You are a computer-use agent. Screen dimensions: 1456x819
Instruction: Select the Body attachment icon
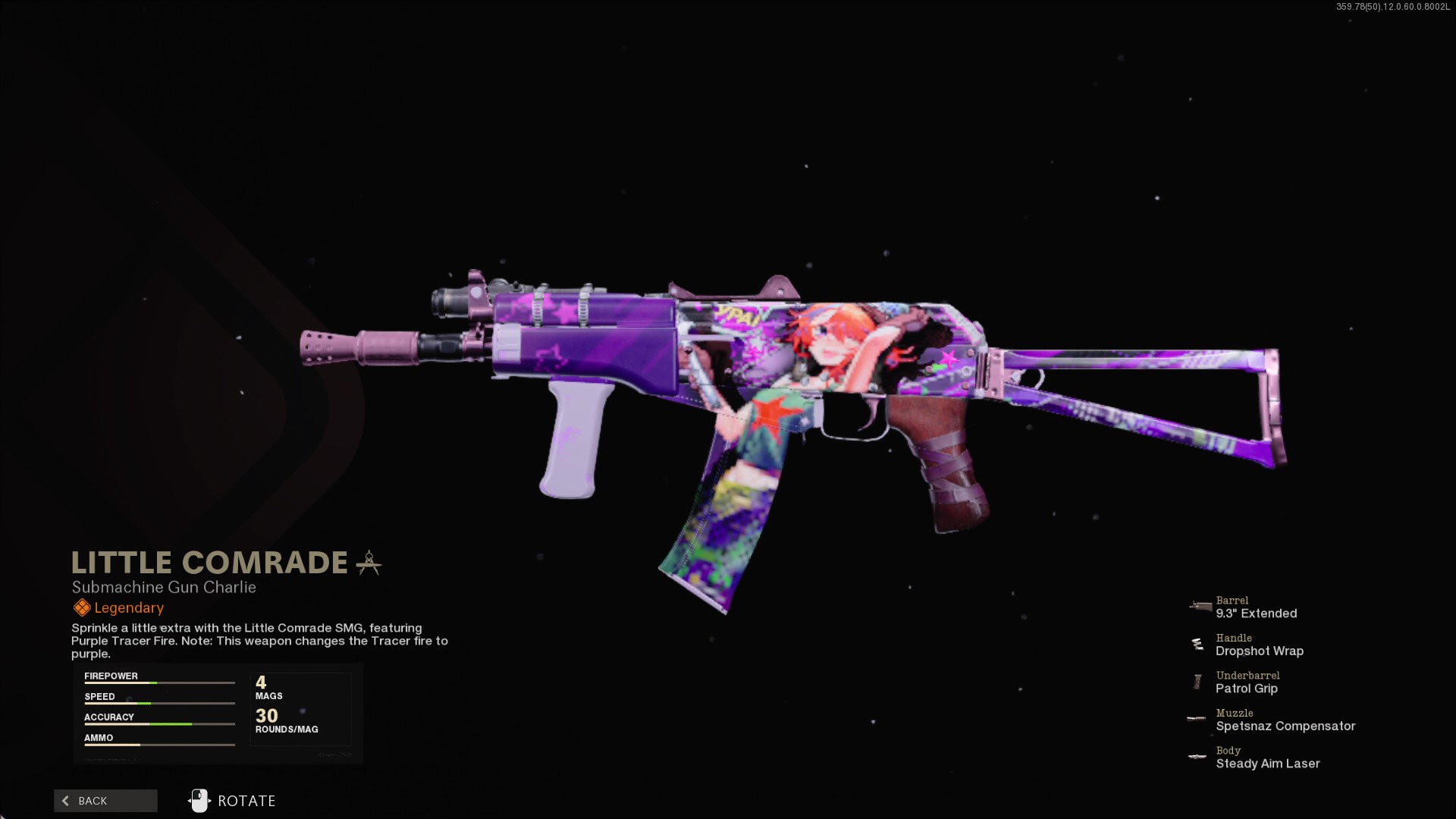(x=1197, y=756)
